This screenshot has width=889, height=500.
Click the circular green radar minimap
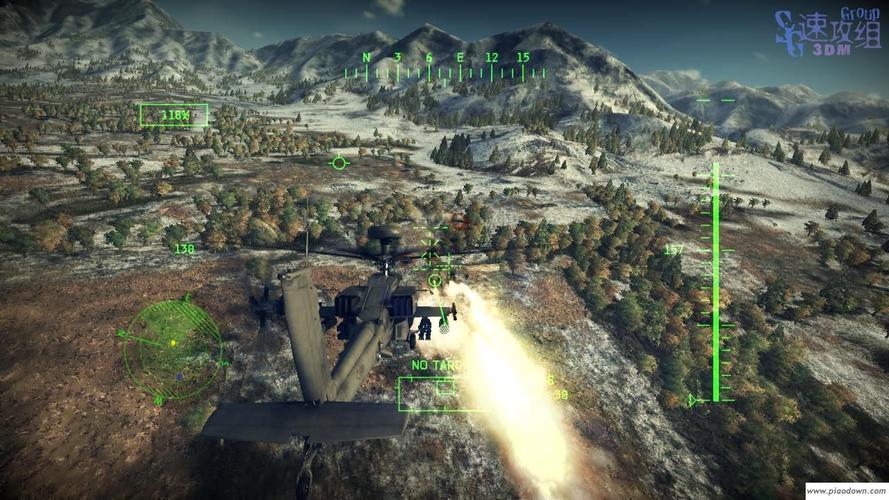171,349
